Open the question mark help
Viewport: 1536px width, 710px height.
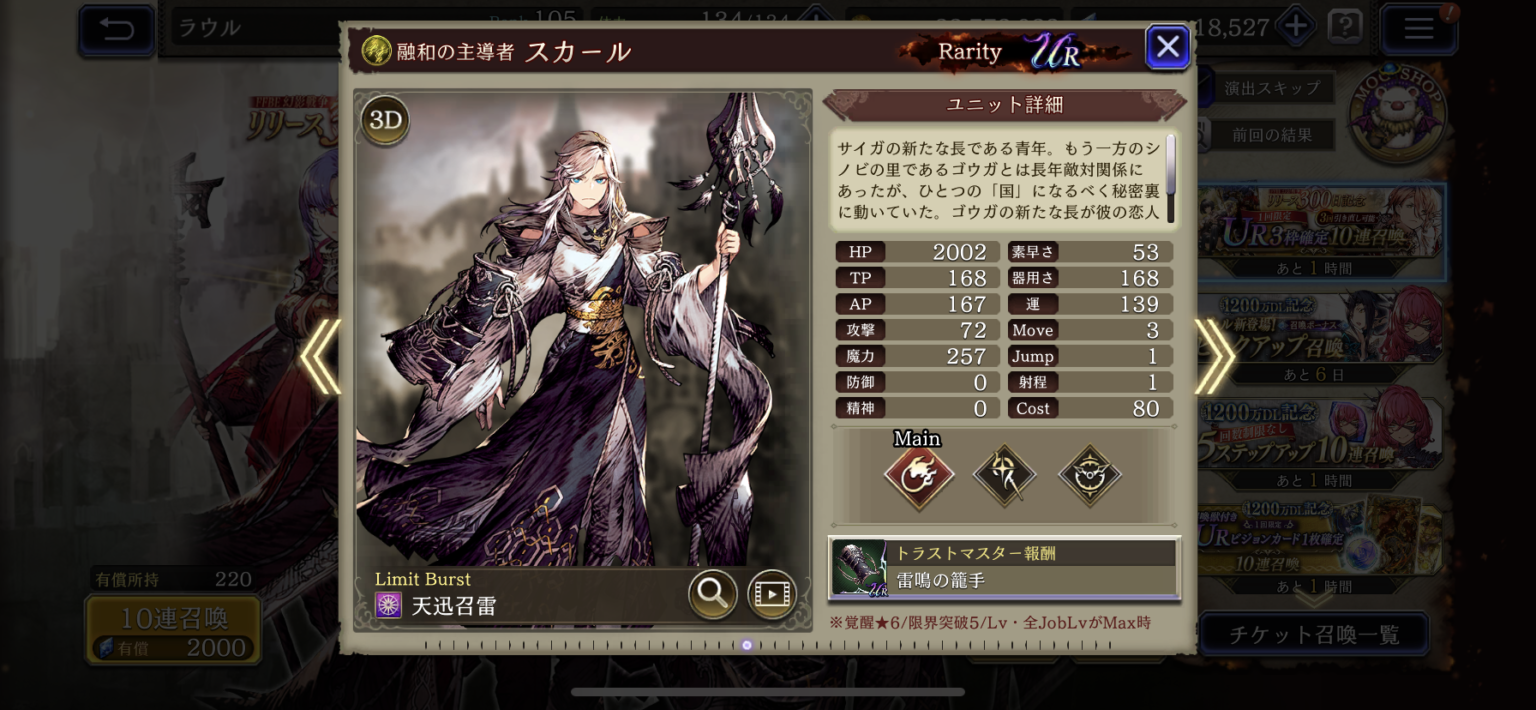pyautogui.click(x=1345, y=27)
